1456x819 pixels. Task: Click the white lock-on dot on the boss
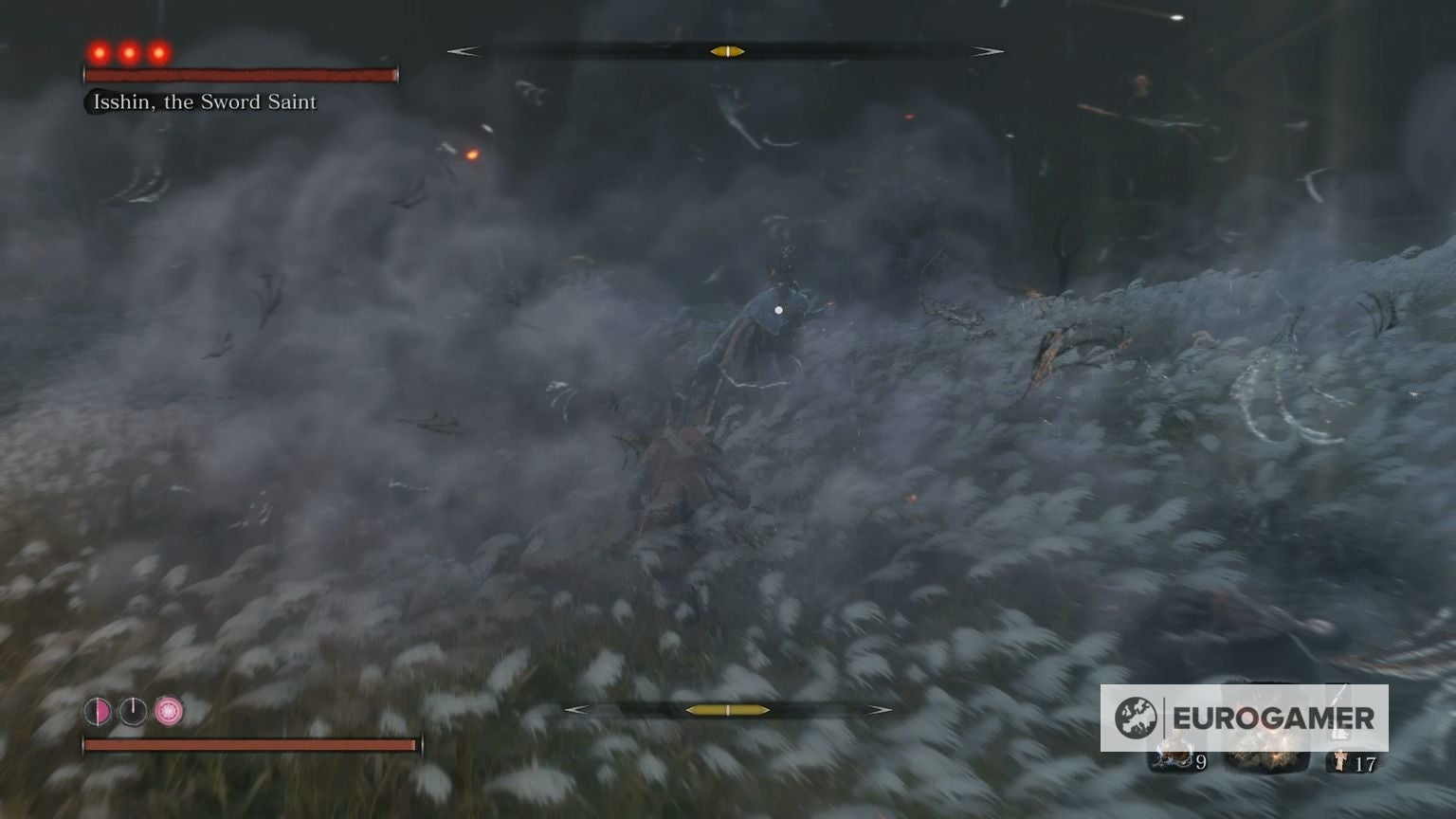click(779, 310)
